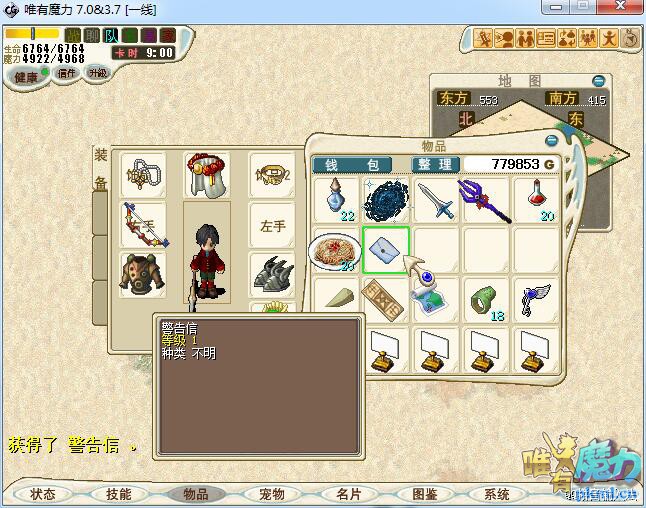
Task: Open the 图鉴 encyclopedia menu
Action: click(424, 494)
